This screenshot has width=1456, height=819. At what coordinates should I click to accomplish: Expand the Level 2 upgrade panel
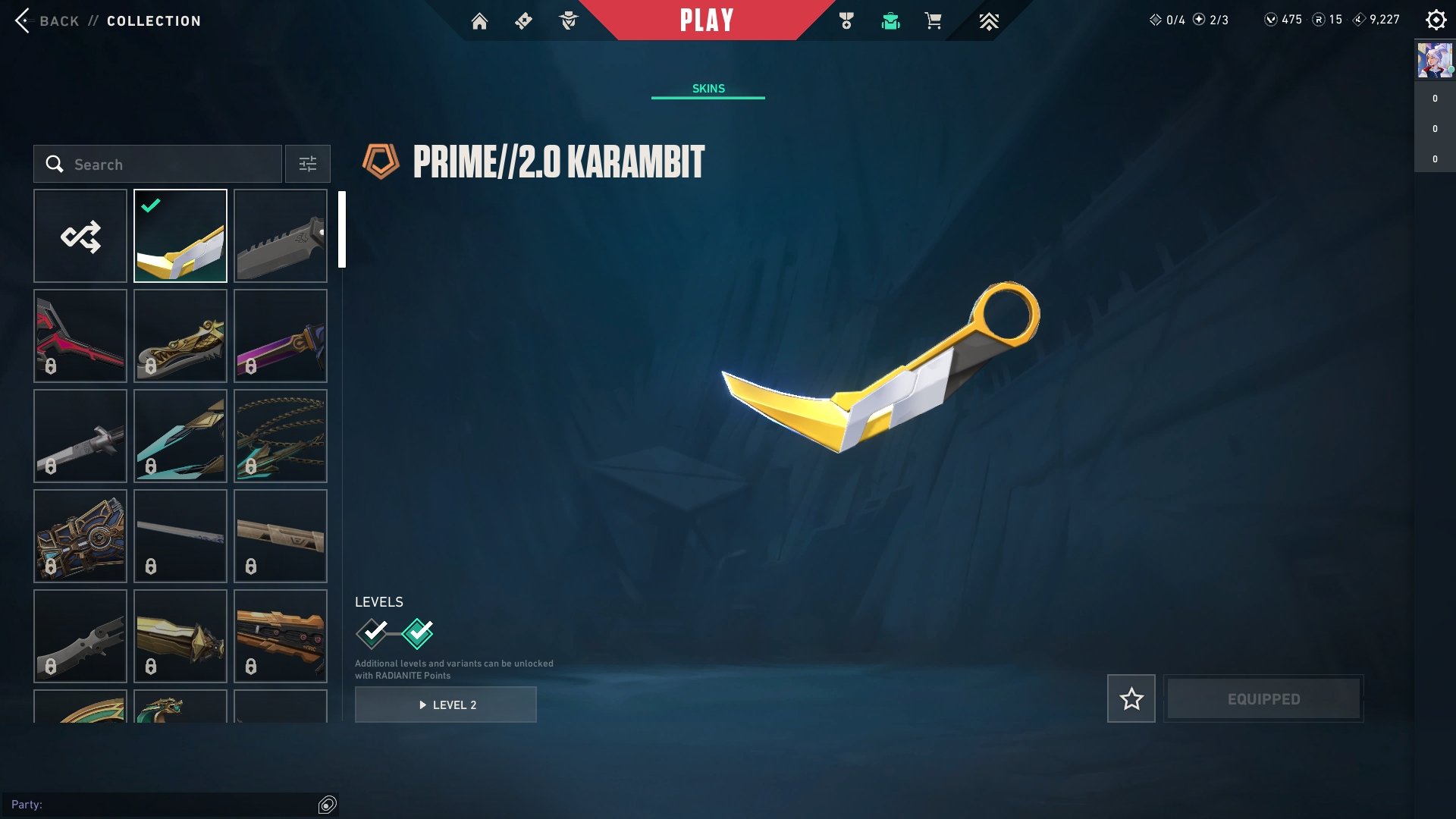pyautogui.click(x=445, y=704)
